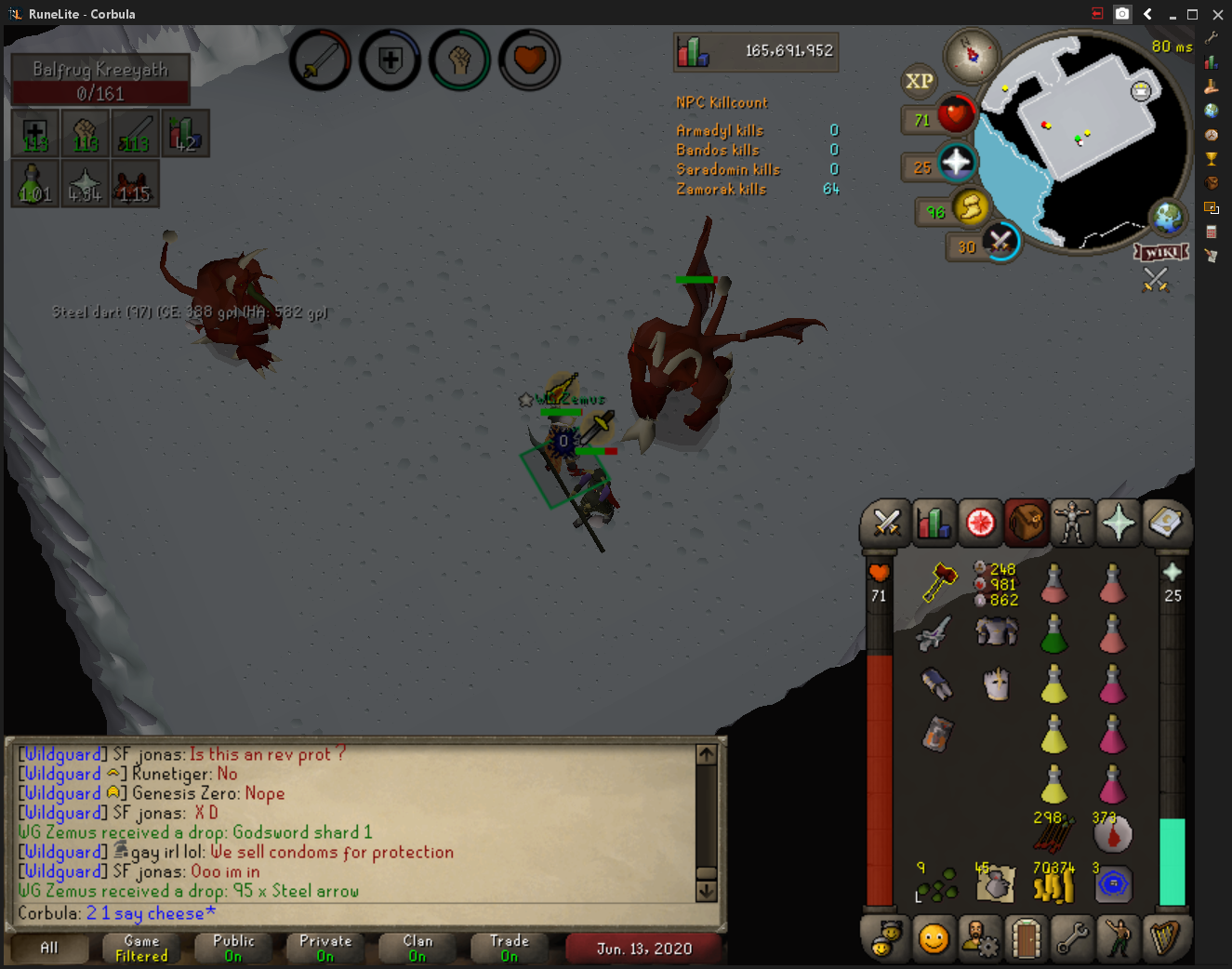This screenshot has width=1232, height=969.
Task: Open the Combat Options tab
Action: (x=885, y=524)
